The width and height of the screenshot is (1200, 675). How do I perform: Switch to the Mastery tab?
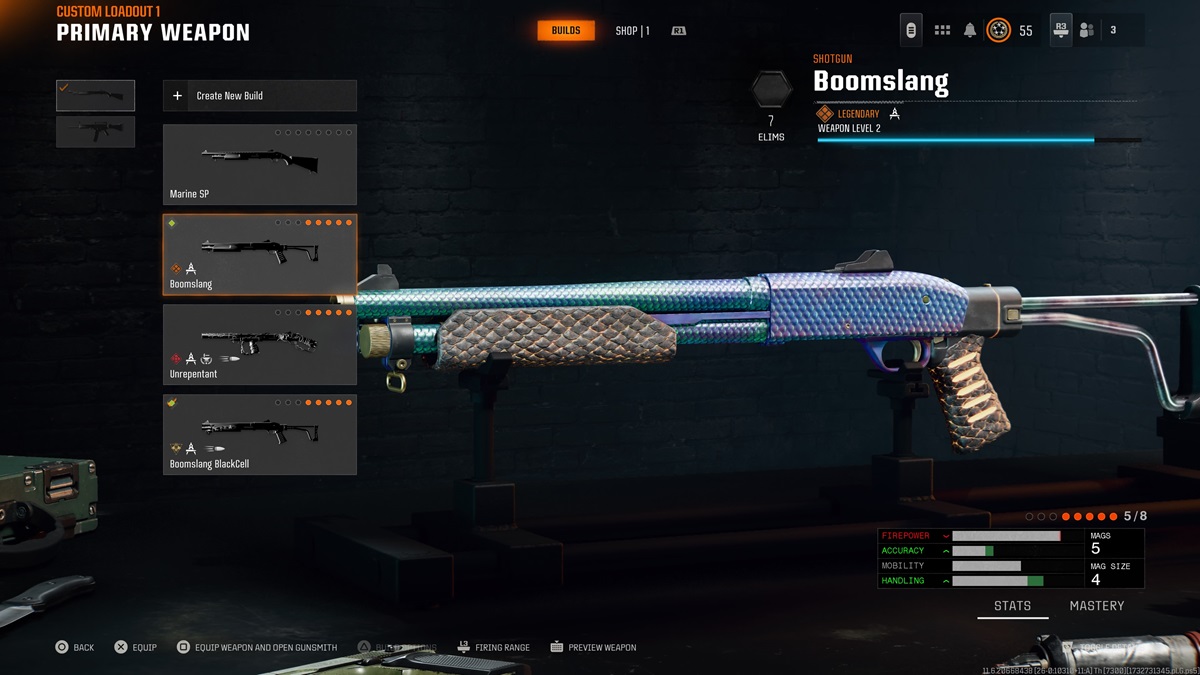[1096, 606]
